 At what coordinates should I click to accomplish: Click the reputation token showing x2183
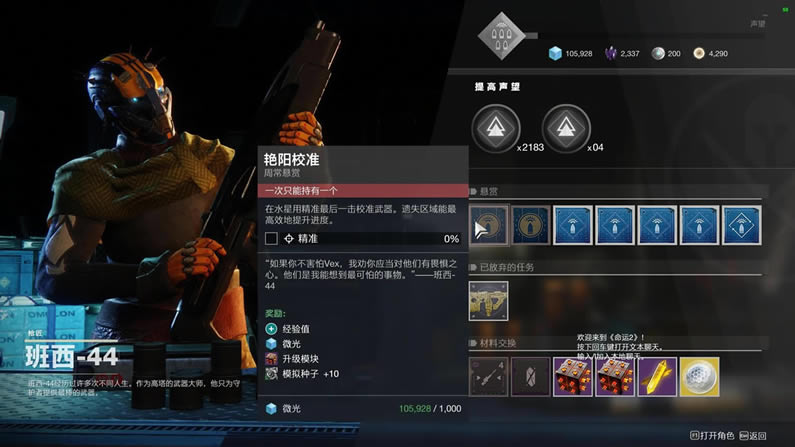[496, 129]
